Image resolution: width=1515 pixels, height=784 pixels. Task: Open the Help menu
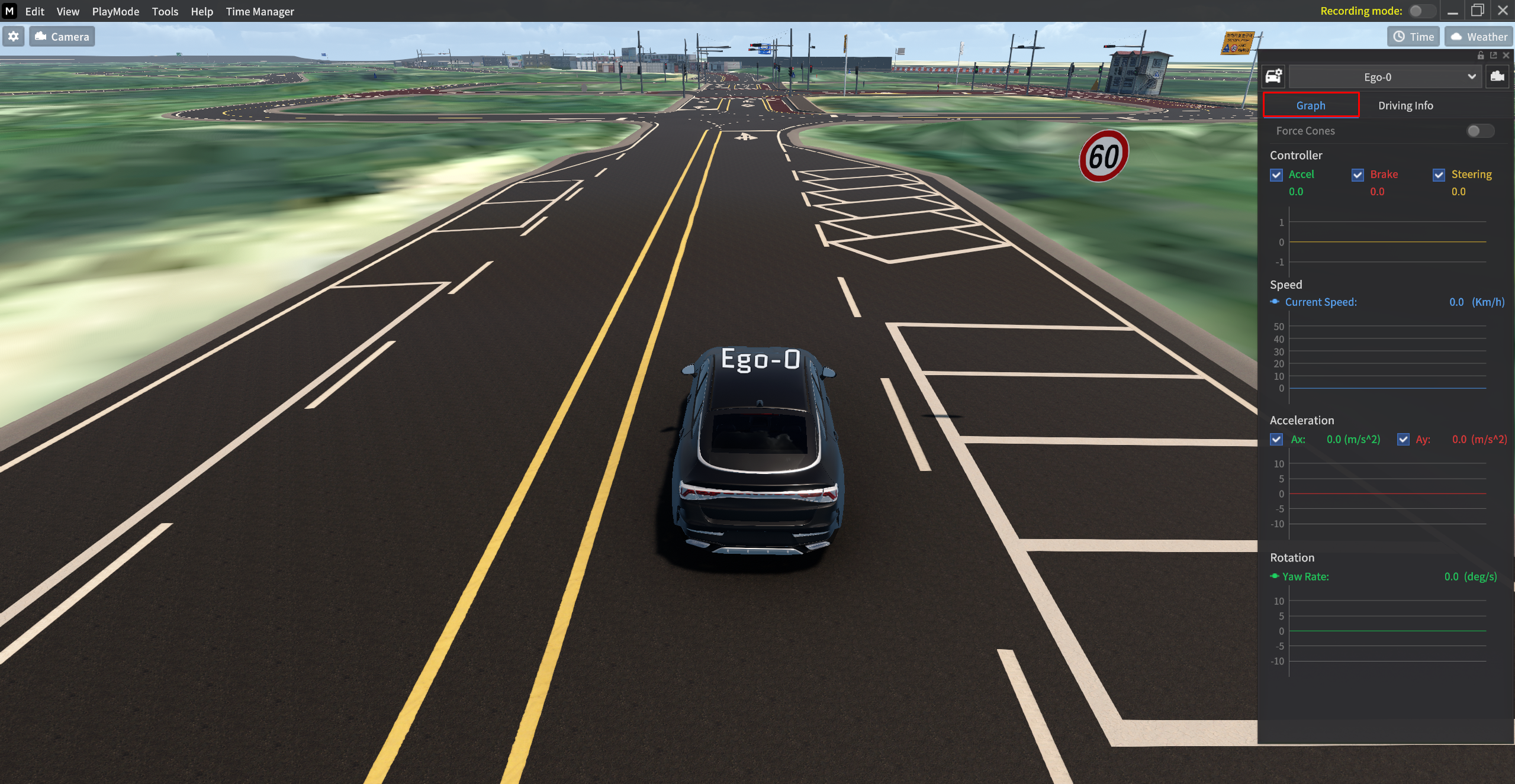201,11
